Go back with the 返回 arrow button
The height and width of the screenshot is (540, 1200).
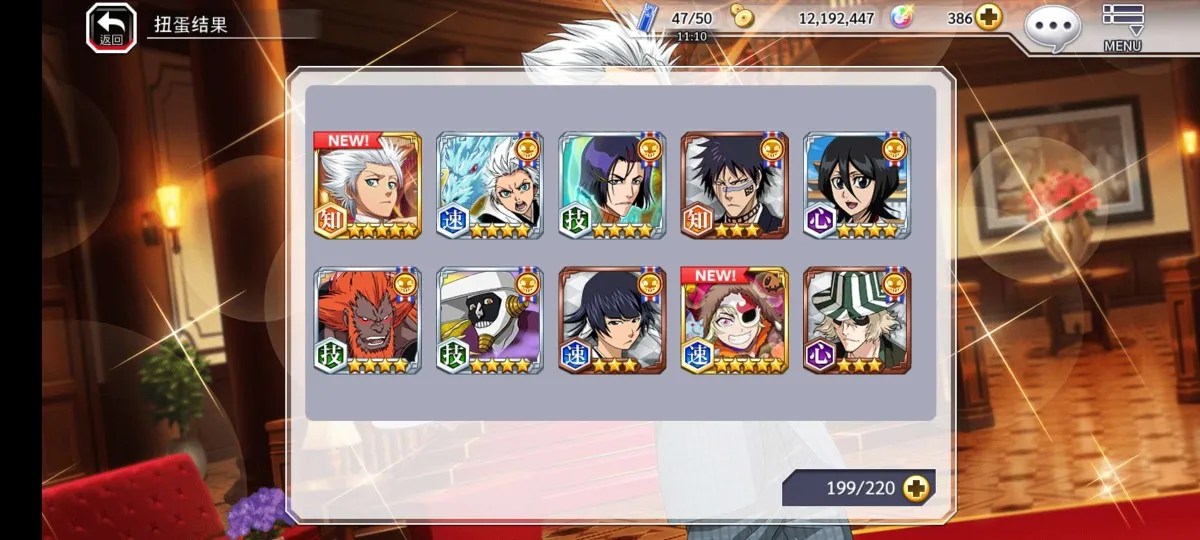coord(111,26)
